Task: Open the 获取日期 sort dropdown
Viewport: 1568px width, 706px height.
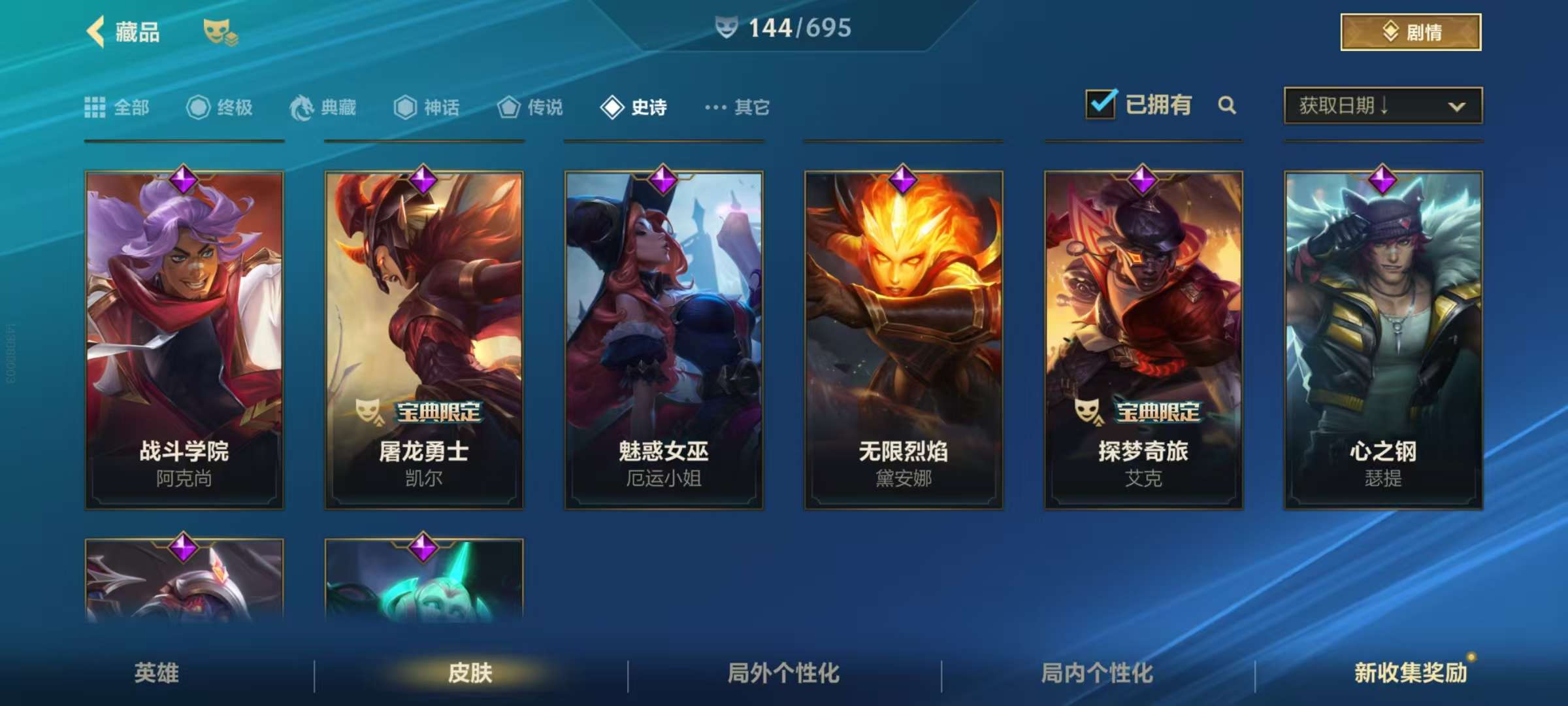Action: tap(1382, 105)
